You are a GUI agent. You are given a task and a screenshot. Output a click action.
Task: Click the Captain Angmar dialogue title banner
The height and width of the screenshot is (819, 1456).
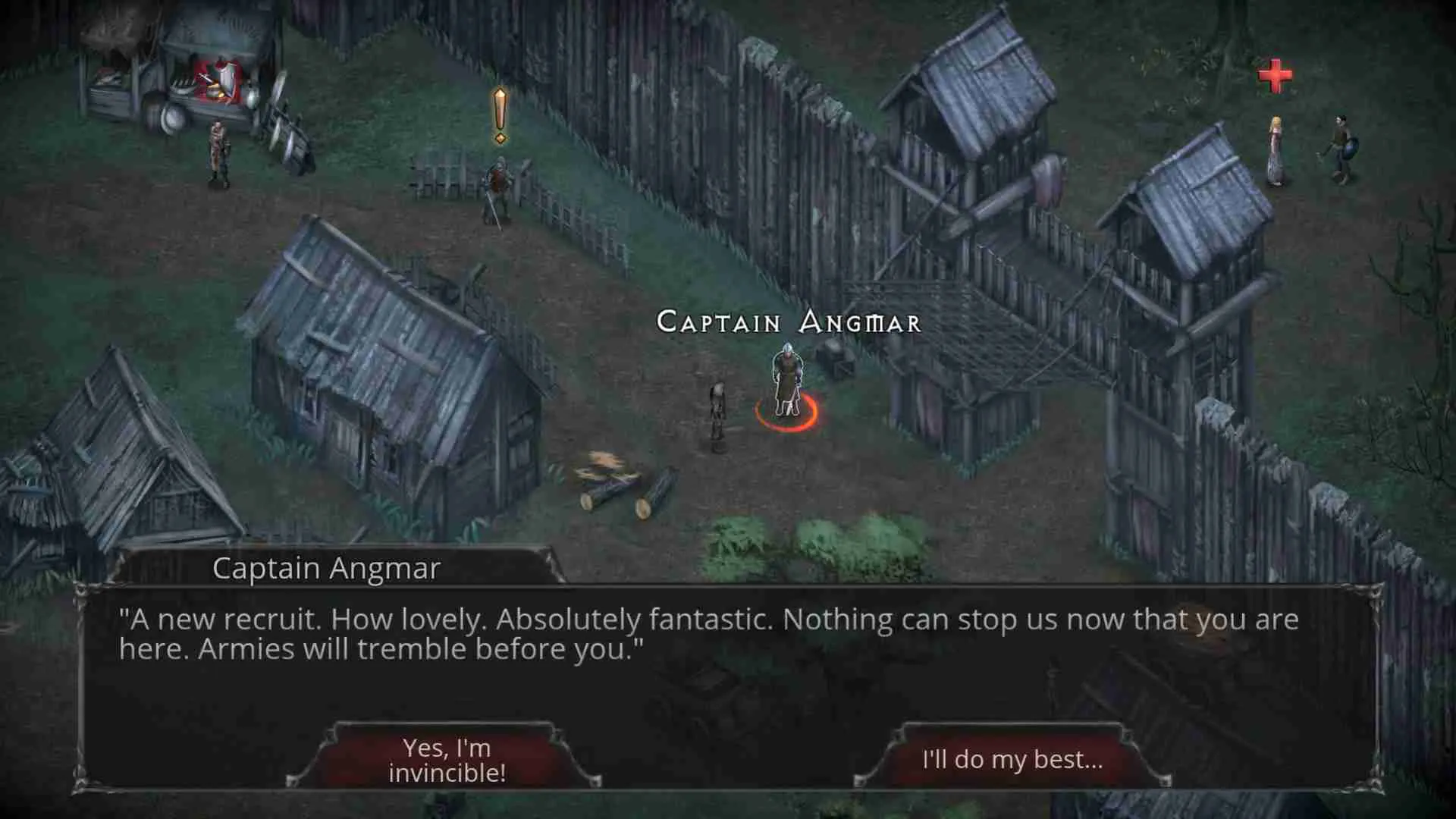(x=326, y=569)
